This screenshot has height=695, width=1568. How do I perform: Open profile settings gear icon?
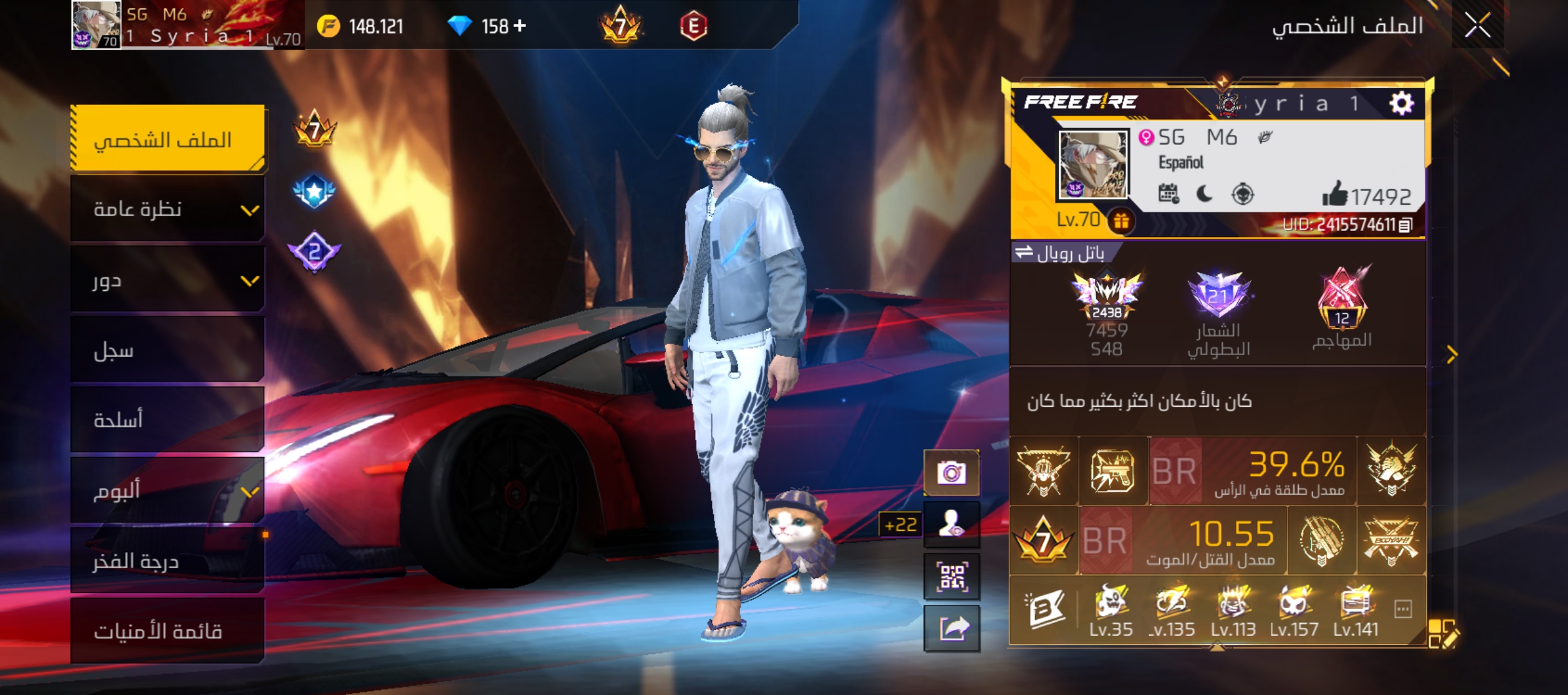(x=1401, y=103)
